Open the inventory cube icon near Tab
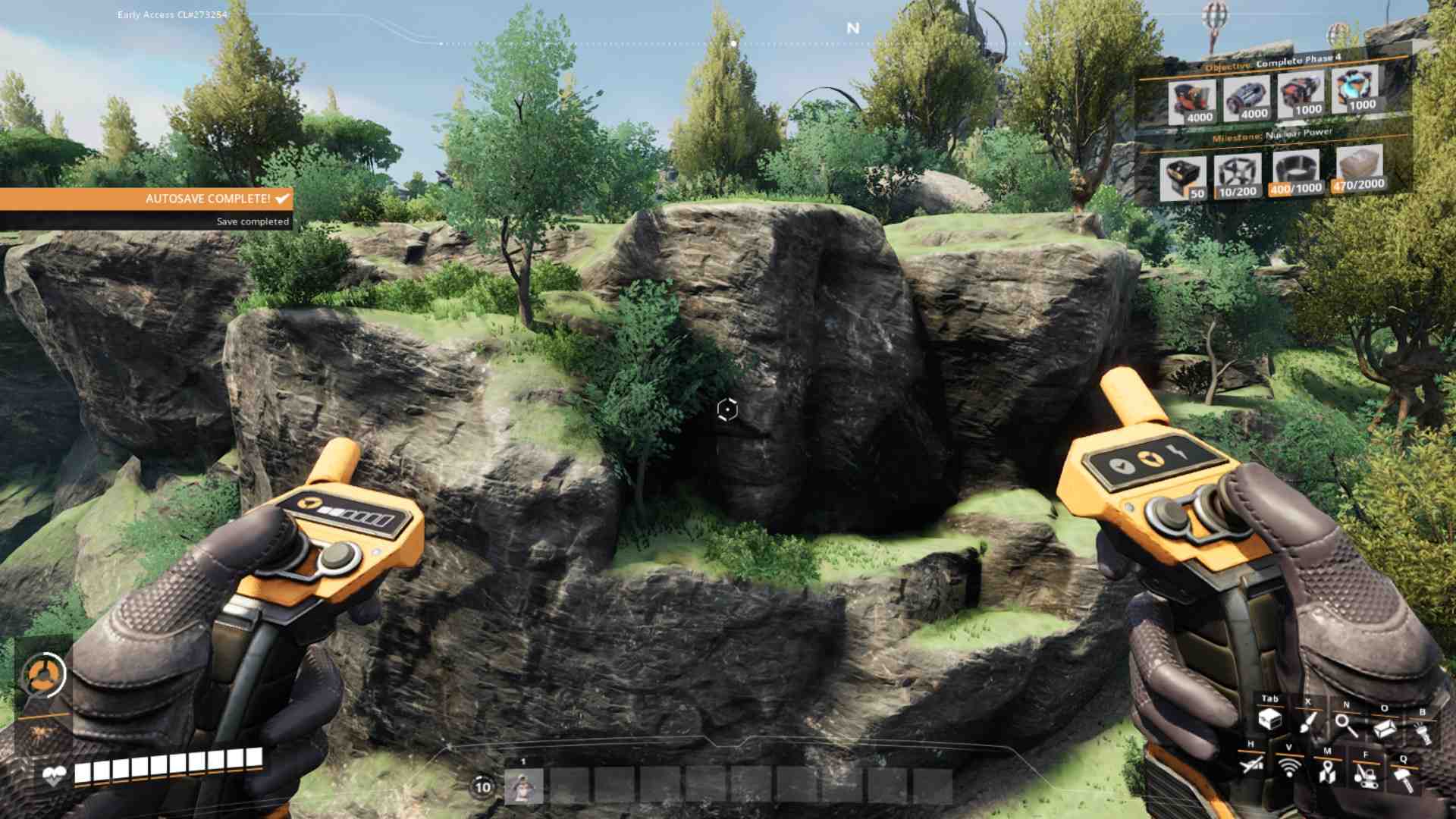 pyautogui.click(x=1270, y=720)
